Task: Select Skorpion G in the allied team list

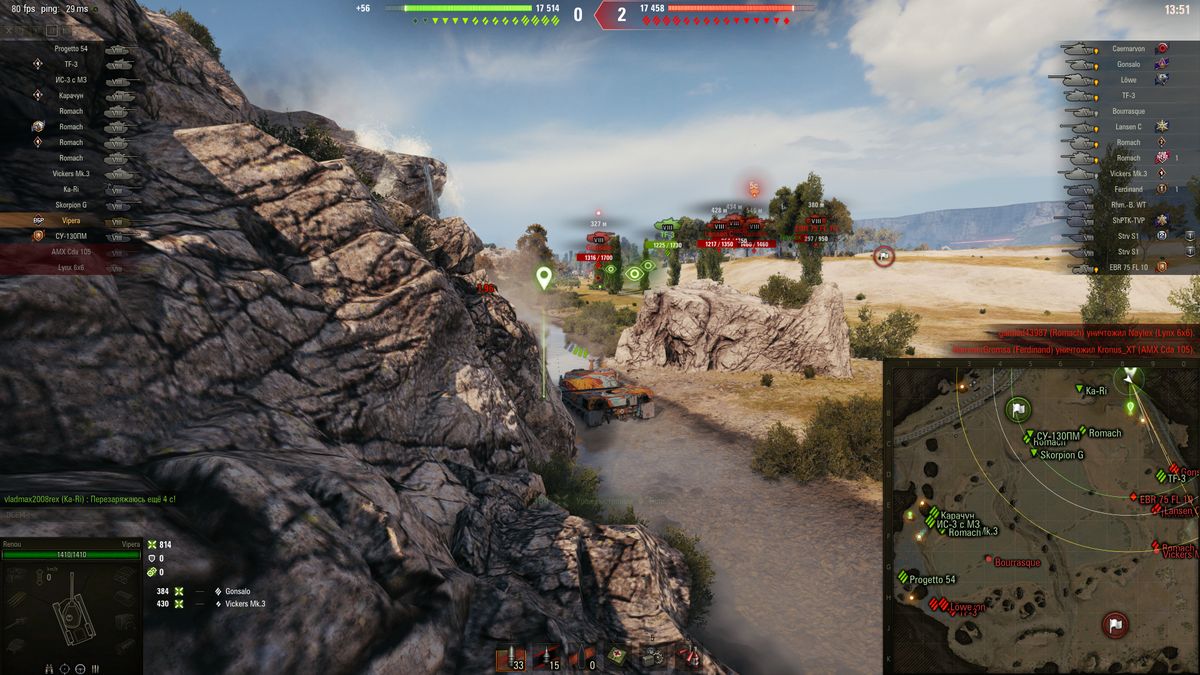Action: click(x=71, y=204)
